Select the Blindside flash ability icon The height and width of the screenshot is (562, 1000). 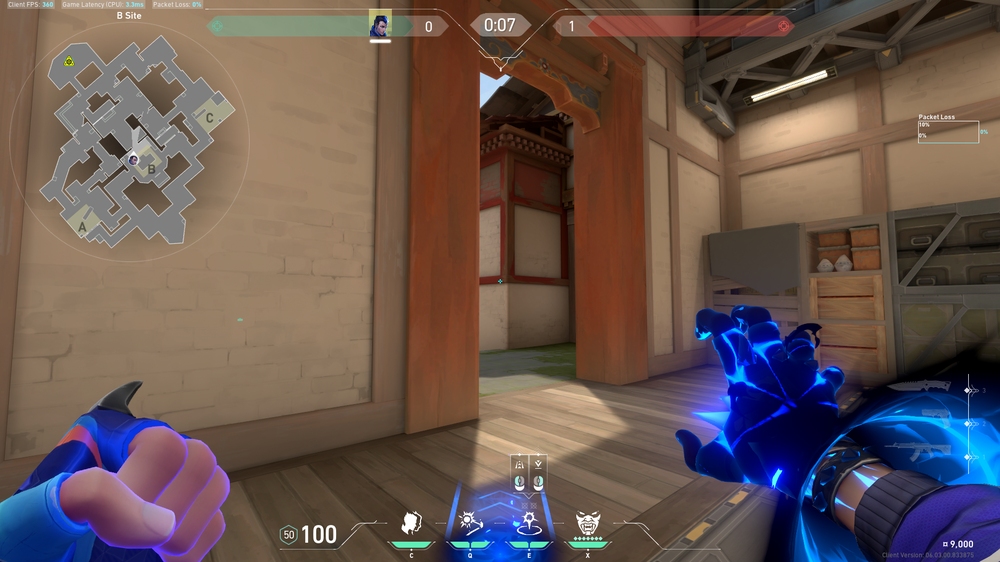pyautogui.click(x=468, y=522)
